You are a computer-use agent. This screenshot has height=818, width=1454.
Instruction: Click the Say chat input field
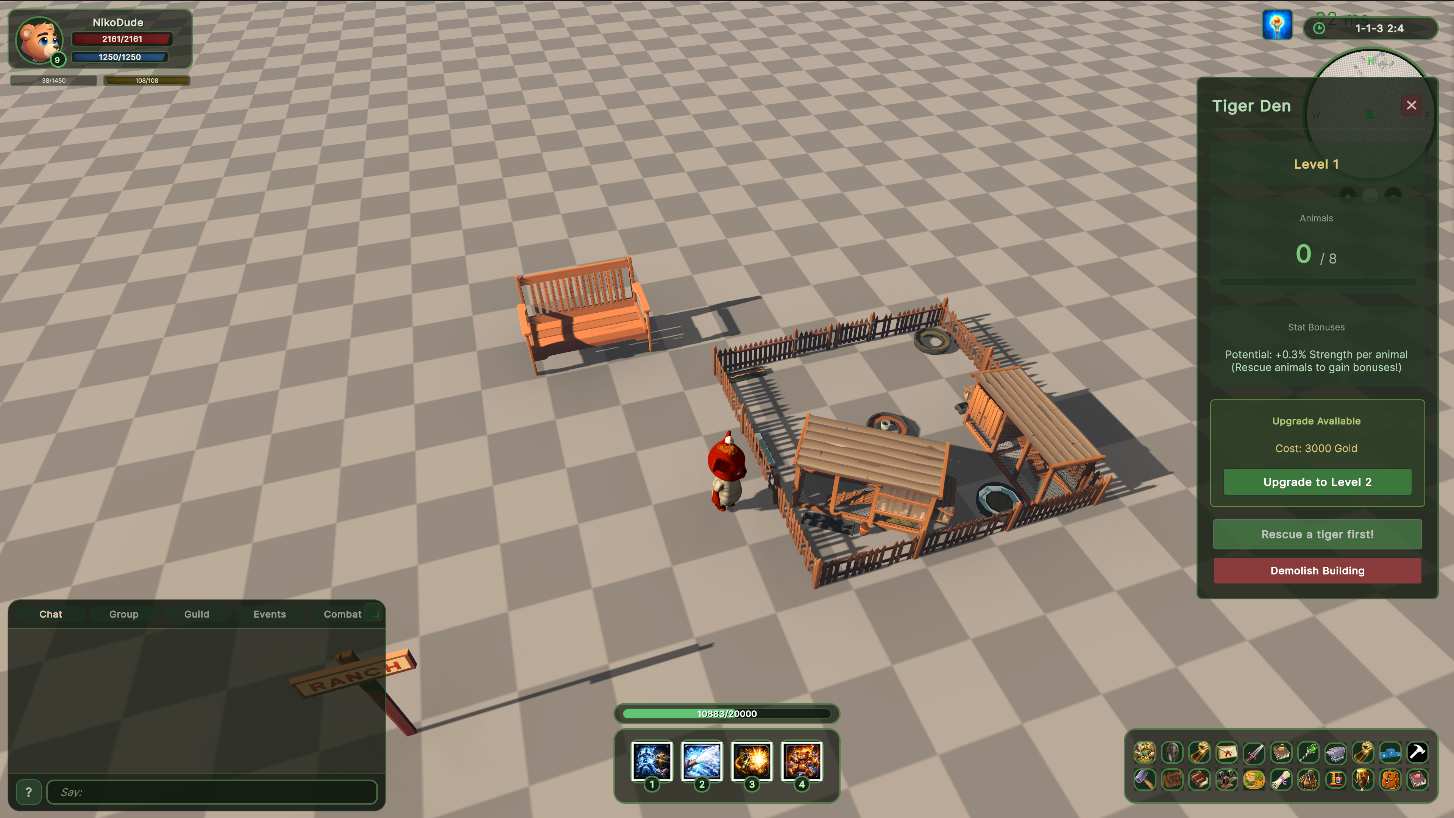coord(212,792)
